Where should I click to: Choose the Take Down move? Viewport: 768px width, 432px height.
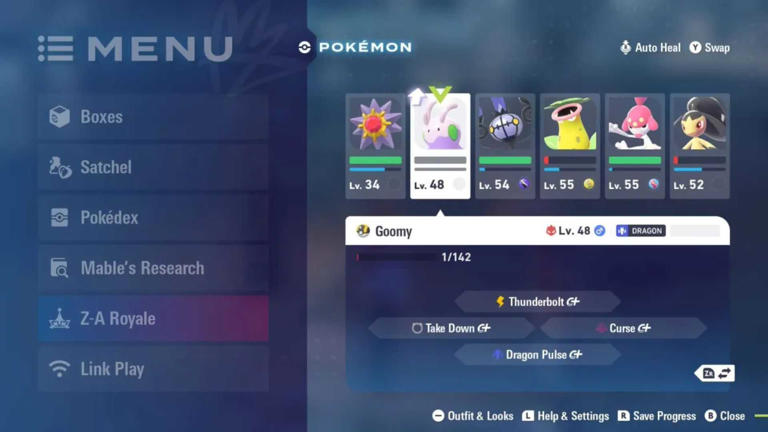[450, 328]
